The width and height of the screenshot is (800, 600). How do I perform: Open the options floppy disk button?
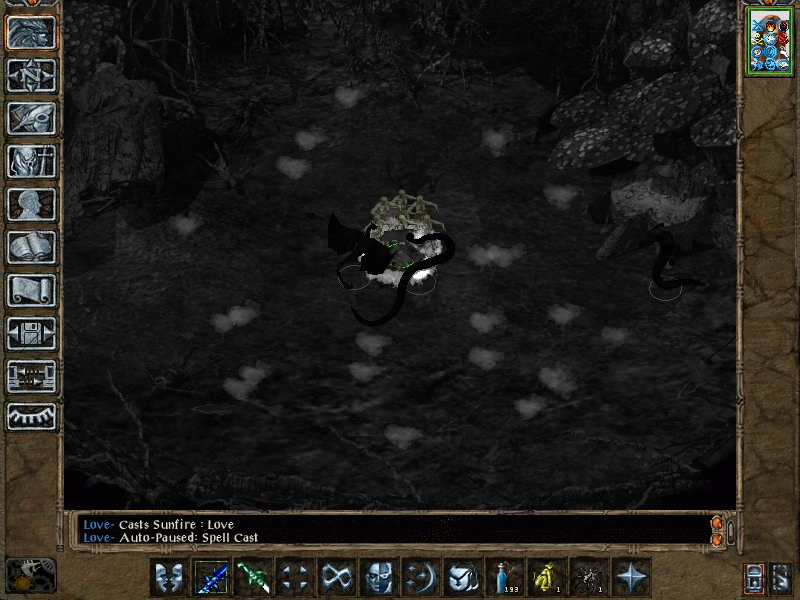point(31,333)
